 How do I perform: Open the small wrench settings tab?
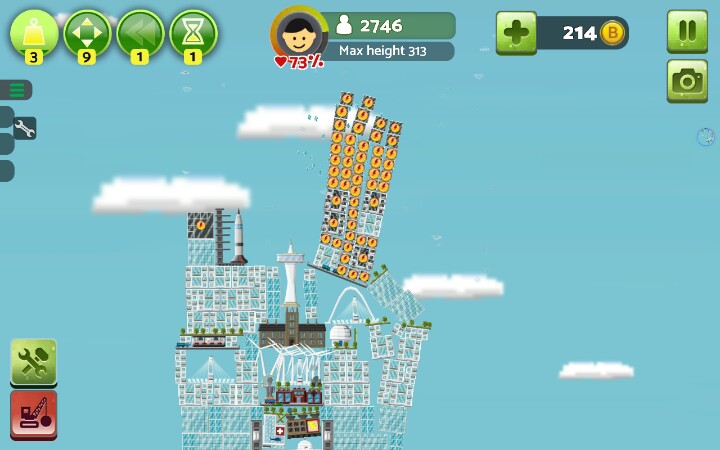pyautogui.click(x=24, y=128)
